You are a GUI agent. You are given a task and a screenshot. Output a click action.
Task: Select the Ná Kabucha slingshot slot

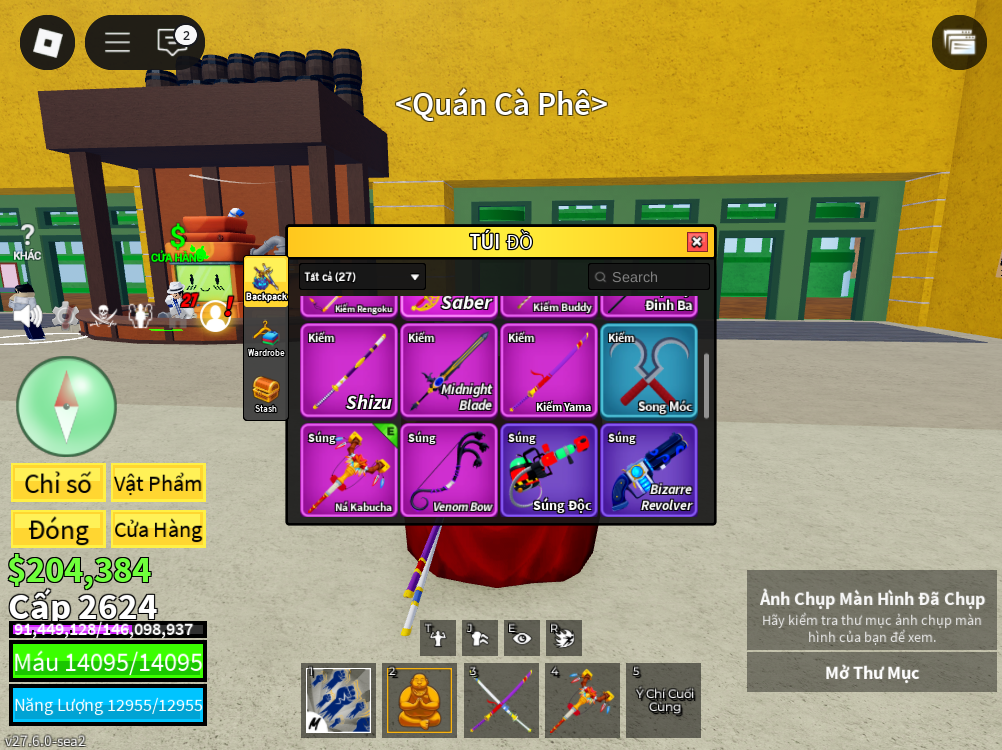pos(349,470)
